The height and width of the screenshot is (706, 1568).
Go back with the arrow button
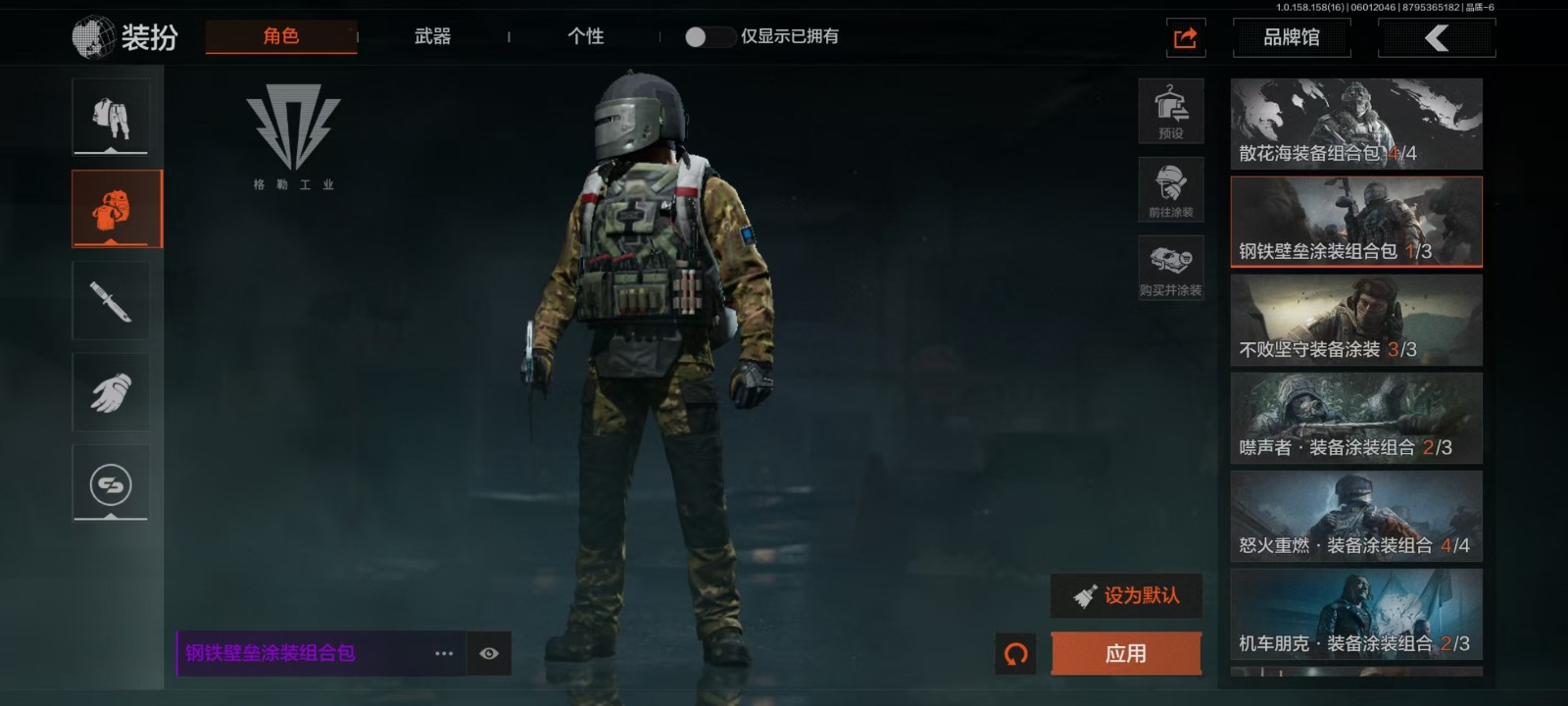pos(1436,38)
